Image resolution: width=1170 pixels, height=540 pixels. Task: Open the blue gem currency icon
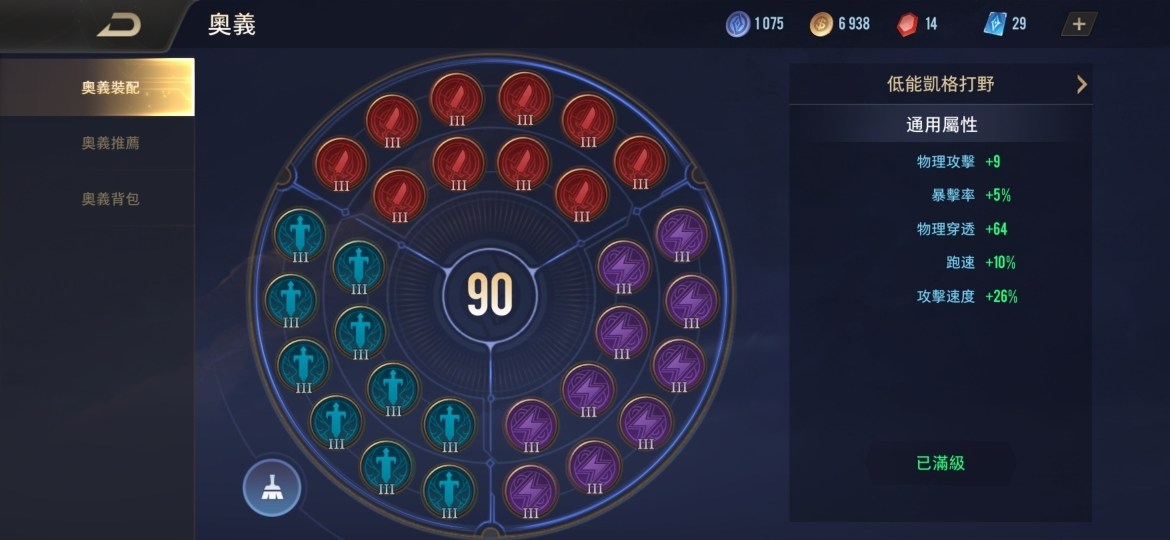click(x=738, y=24)
